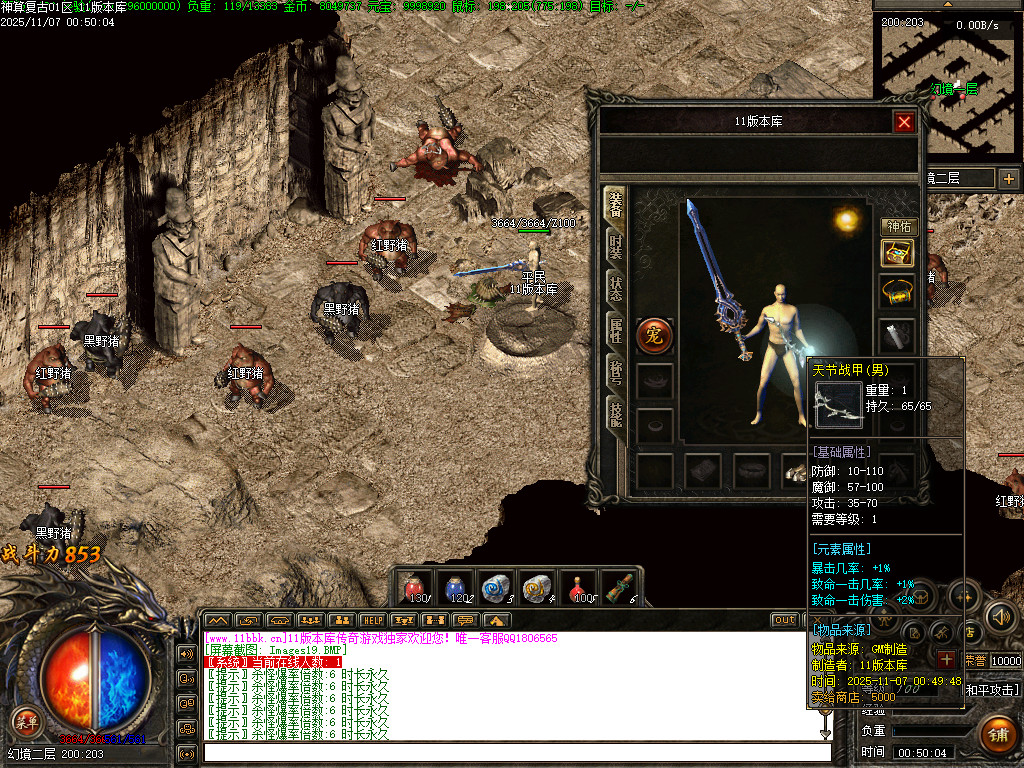Focus the chat text input box
The image size is (1024, 768).
pyautogui.click(x=515, y=752)
